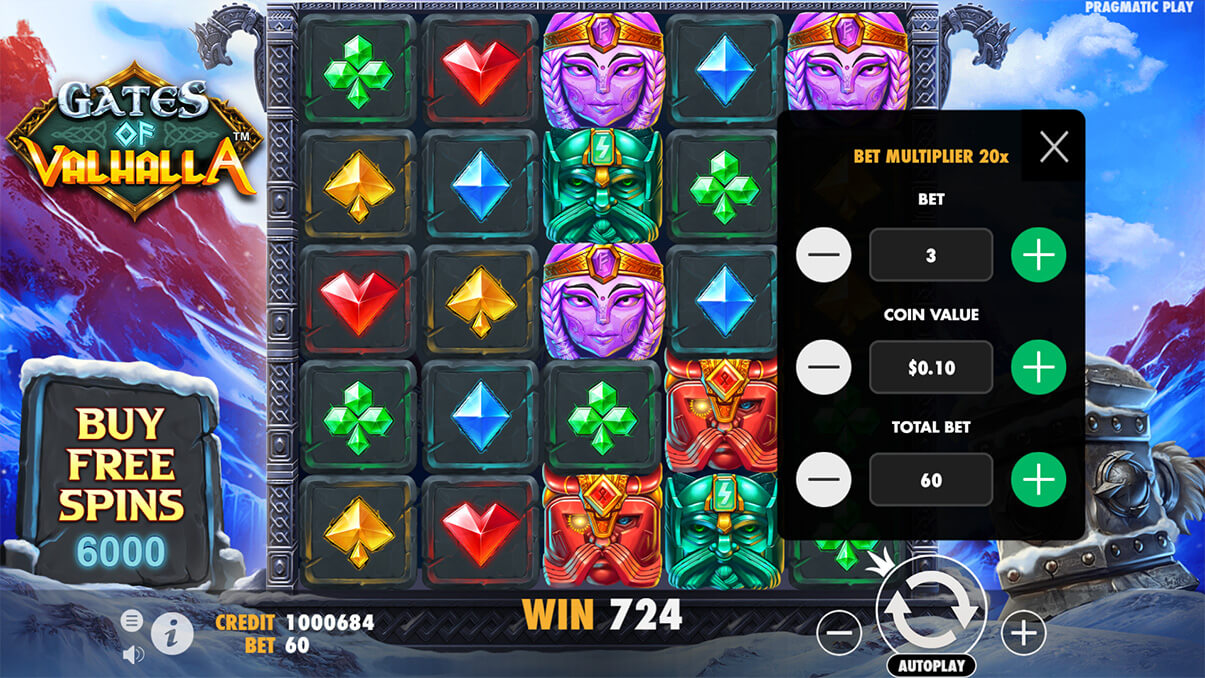Buy Free Spins for 6000
This screenshot has width=1205, height=678.
pos(120,480)
